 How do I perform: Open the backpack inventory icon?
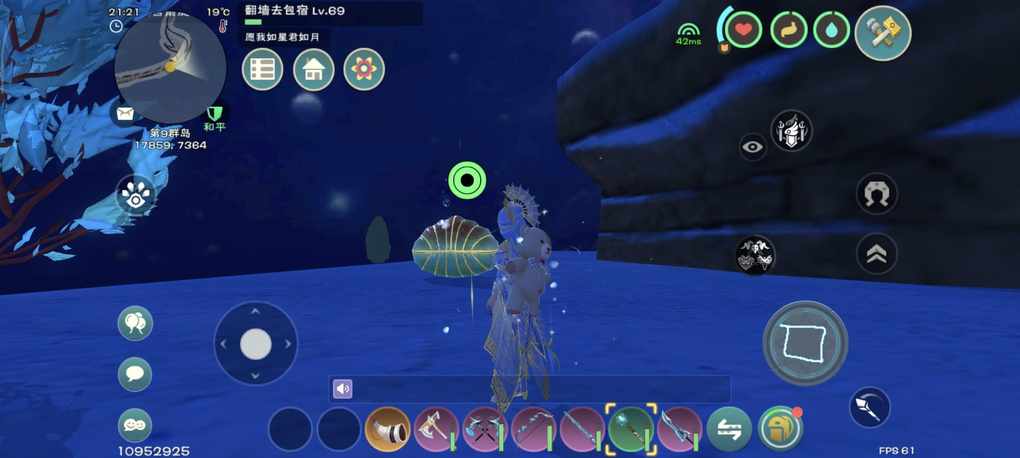pos(779,429)
